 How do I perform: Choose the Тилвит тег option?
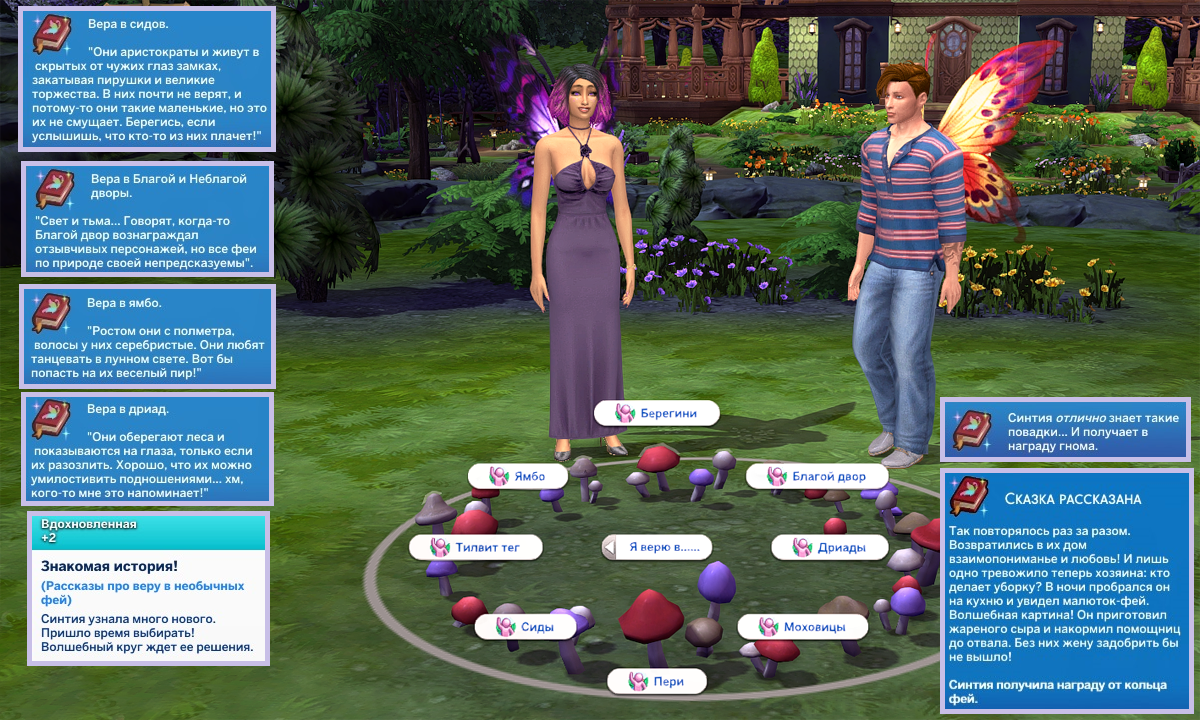coord(476,547)
